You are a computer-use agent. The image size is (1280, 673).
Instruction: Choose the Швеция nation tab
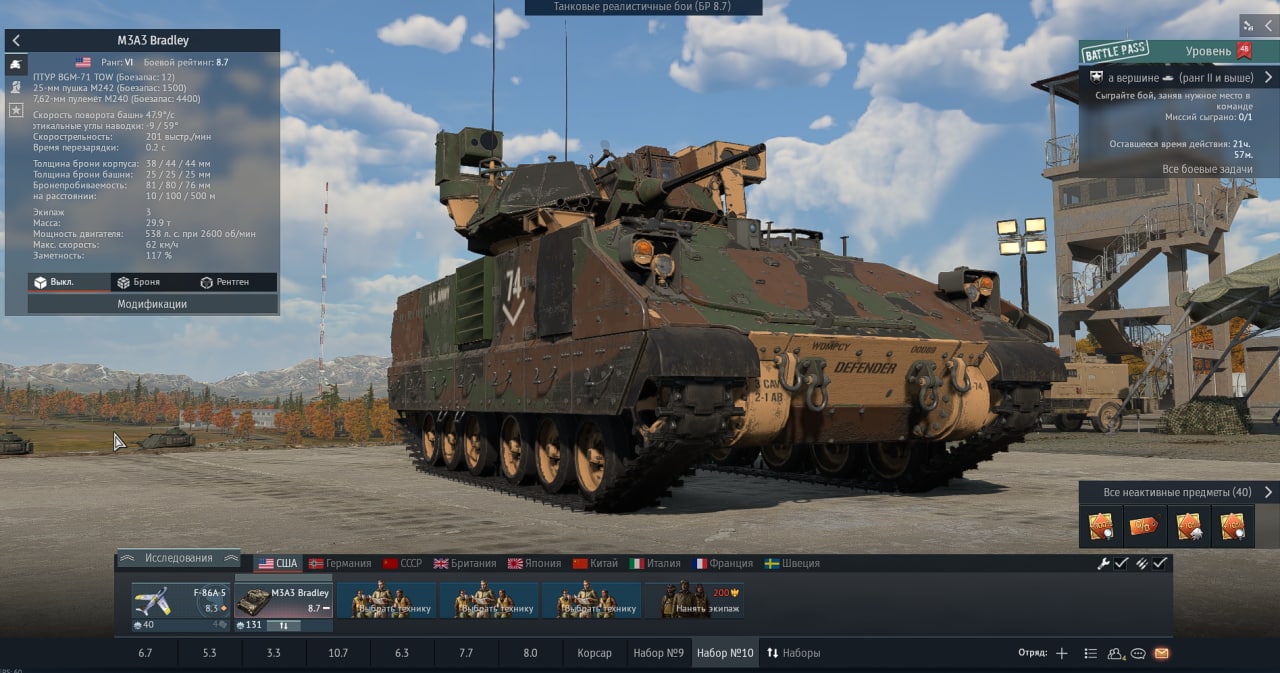tap(792, 564)
